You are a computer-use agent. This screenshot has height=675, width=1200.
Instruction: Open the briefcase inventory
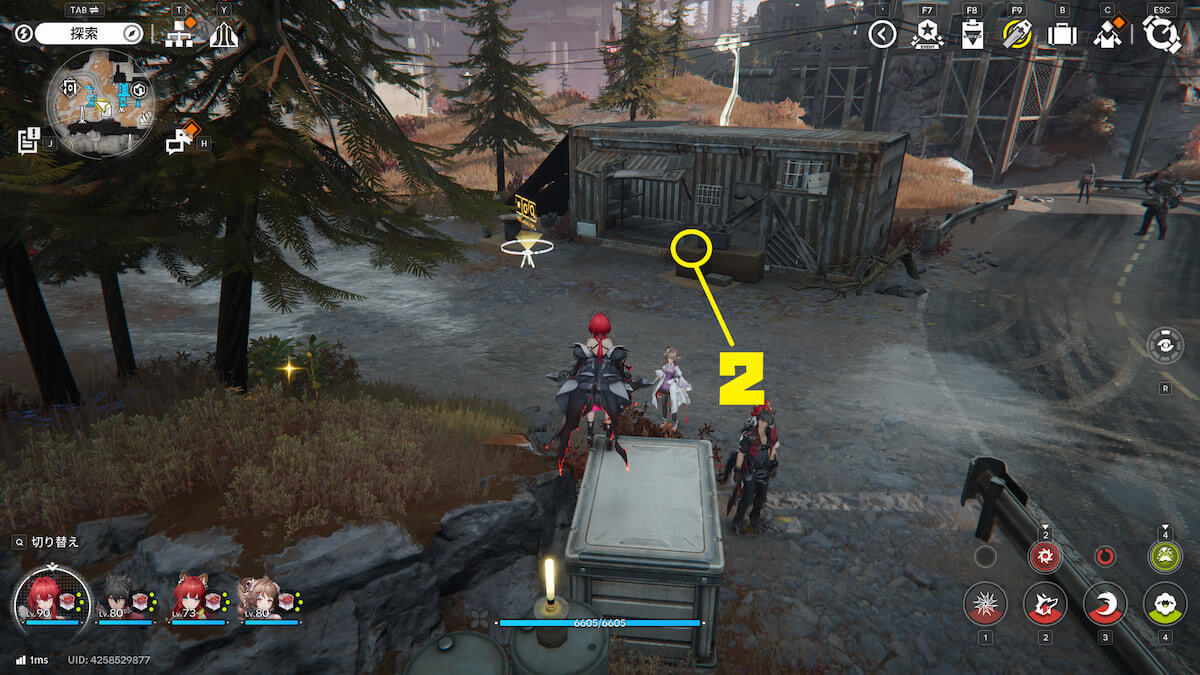tap(1061, 35)
